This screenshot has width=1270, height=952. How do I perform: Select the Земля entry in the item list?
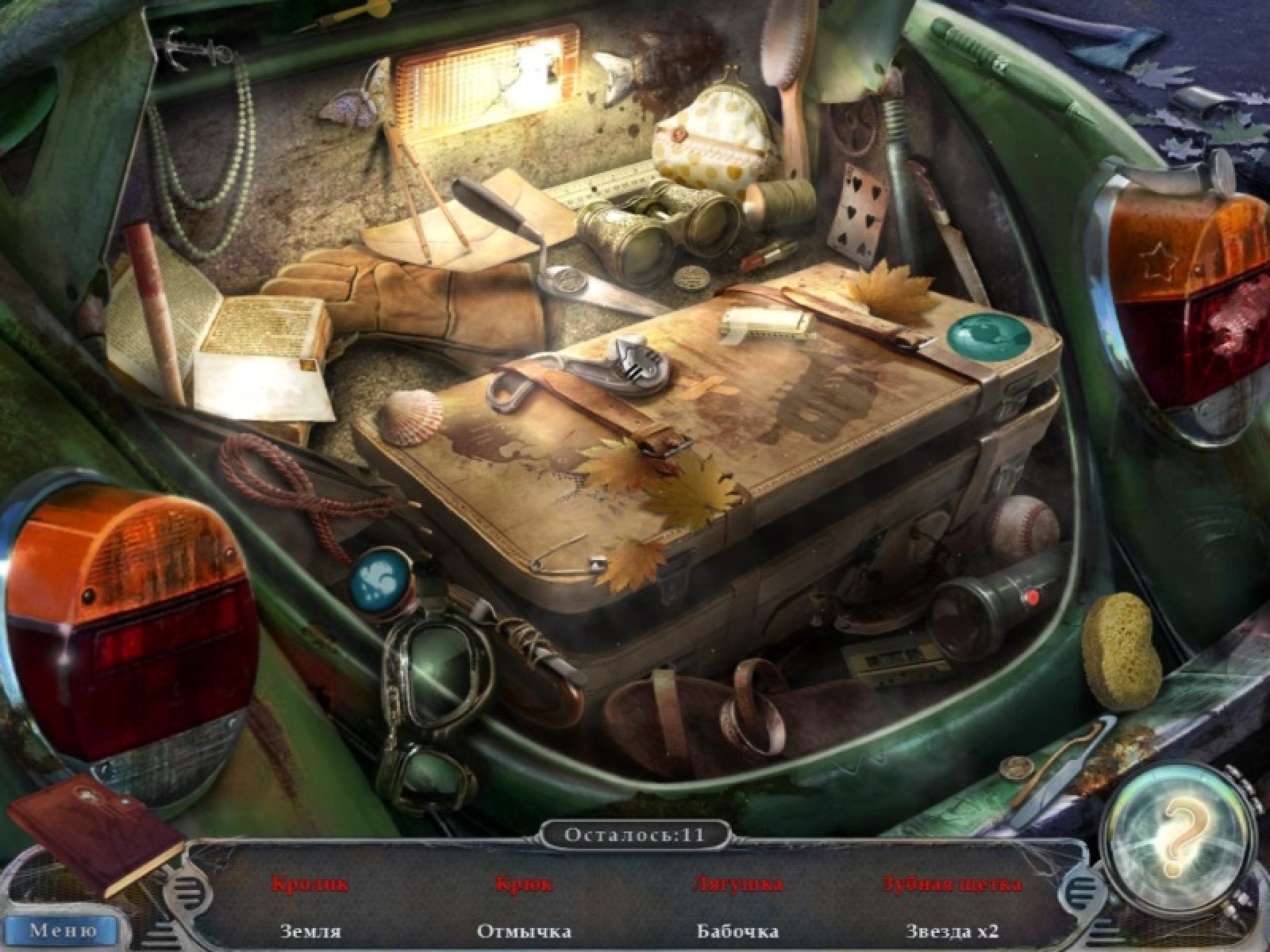pyautogui.click(x=310, y=931)
